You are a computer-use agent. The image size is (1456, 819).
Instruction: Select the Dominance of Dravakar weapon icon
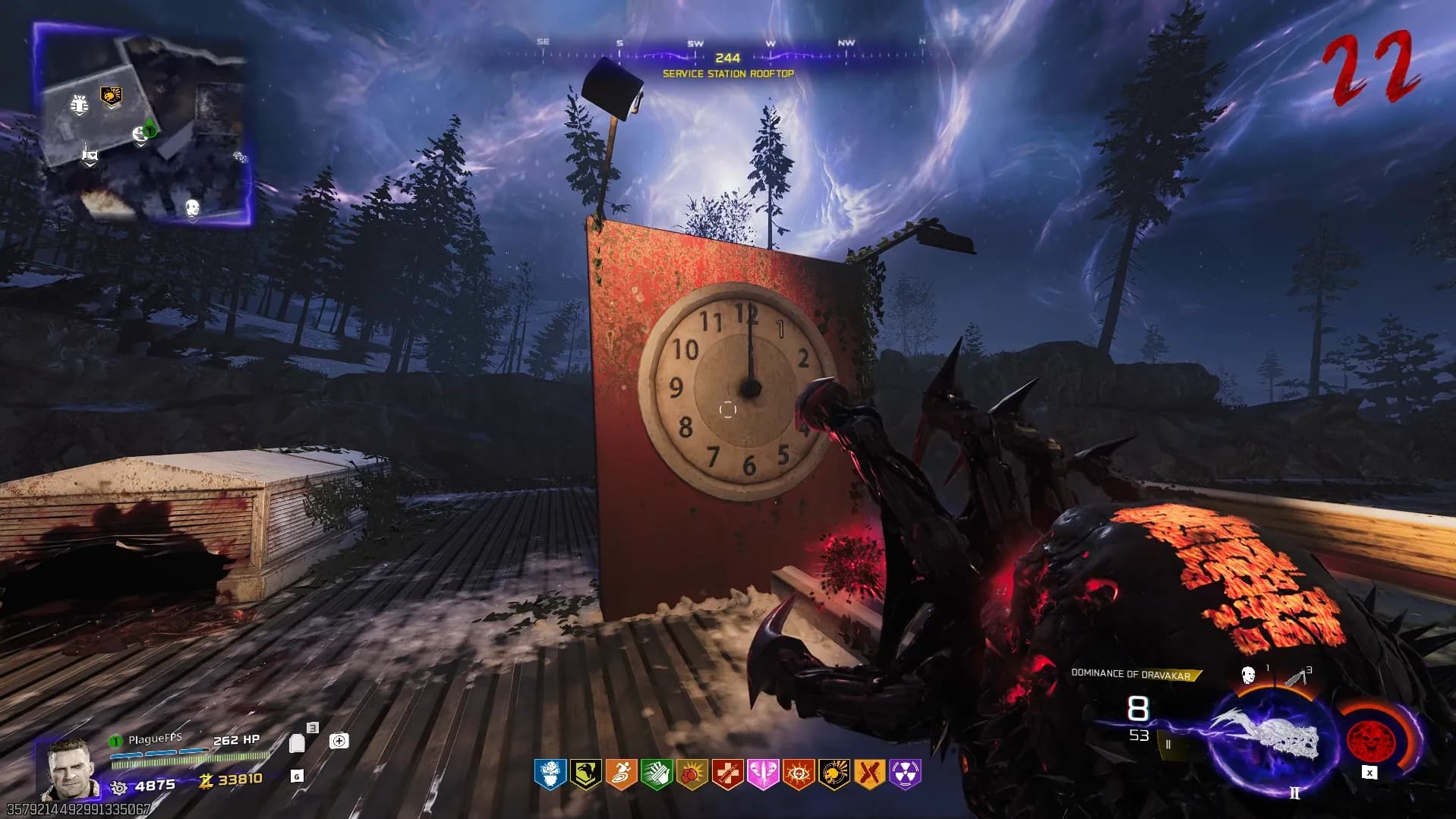click(x=1265, y=738)
